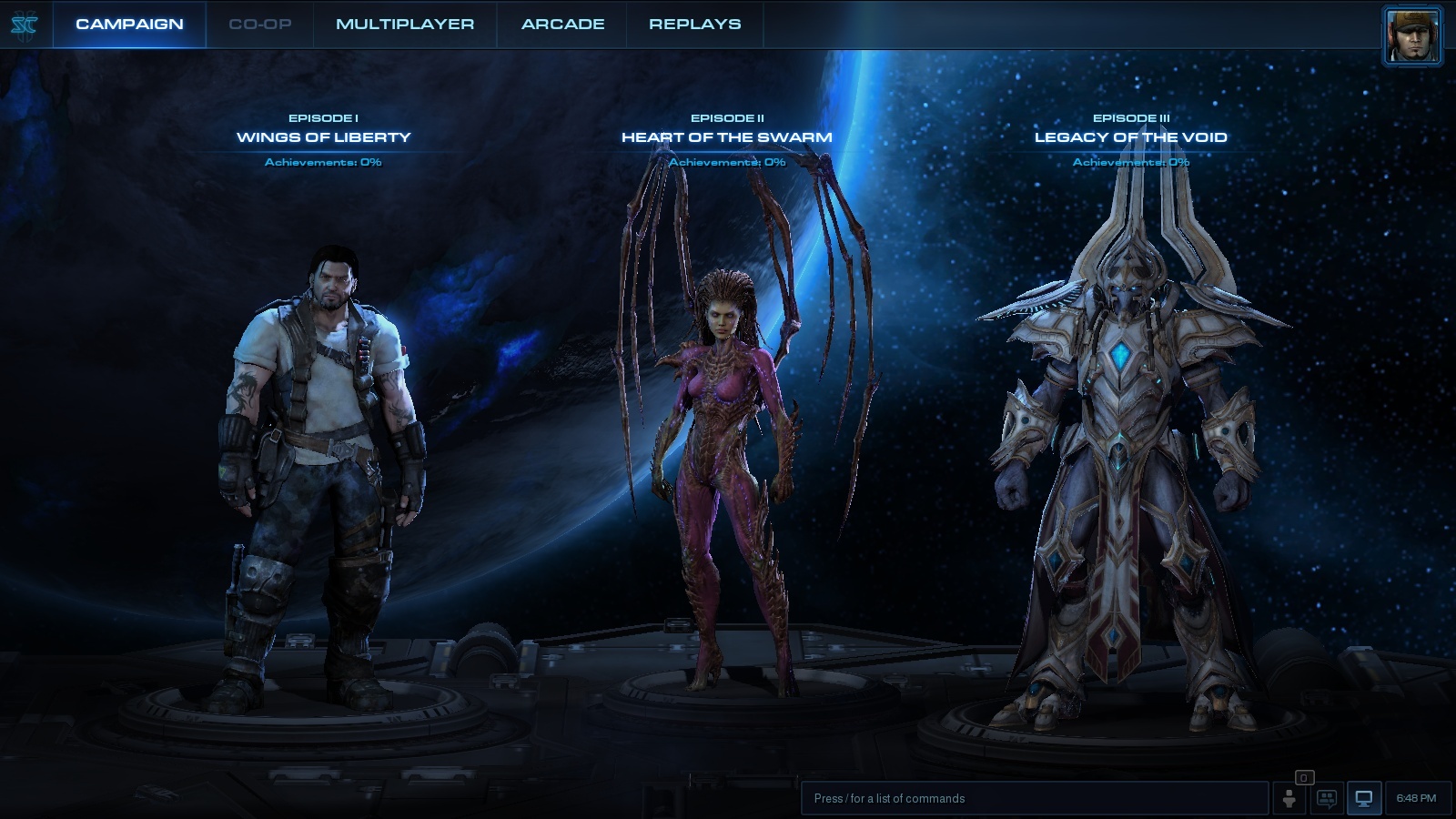This screenshot has width=1456, height=819.
Task: Open the Arcade section
Action: (x=562, y=25)
